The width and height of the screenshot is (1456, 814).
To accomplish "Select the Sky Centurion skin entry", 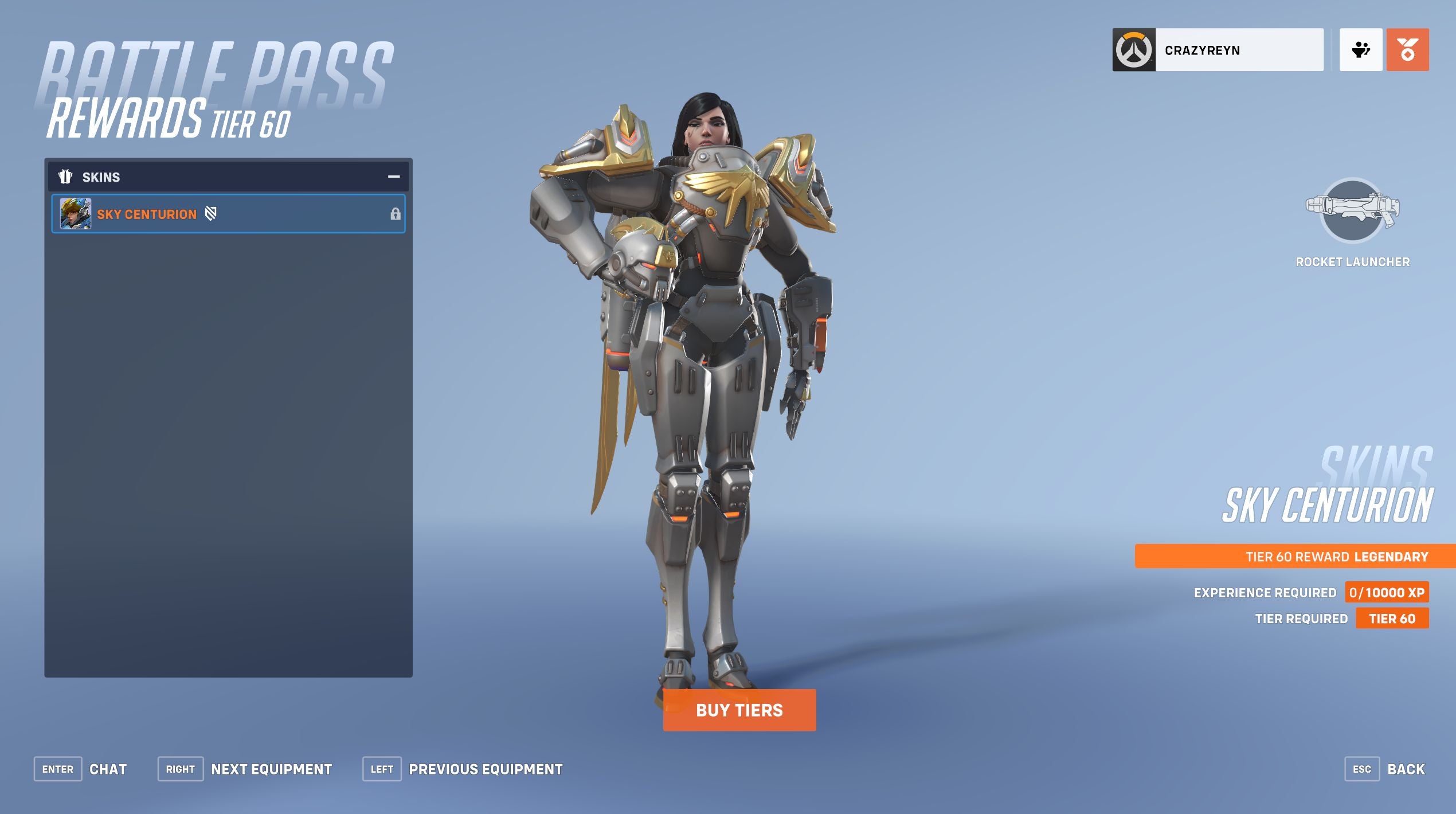I will pos(228,214).
